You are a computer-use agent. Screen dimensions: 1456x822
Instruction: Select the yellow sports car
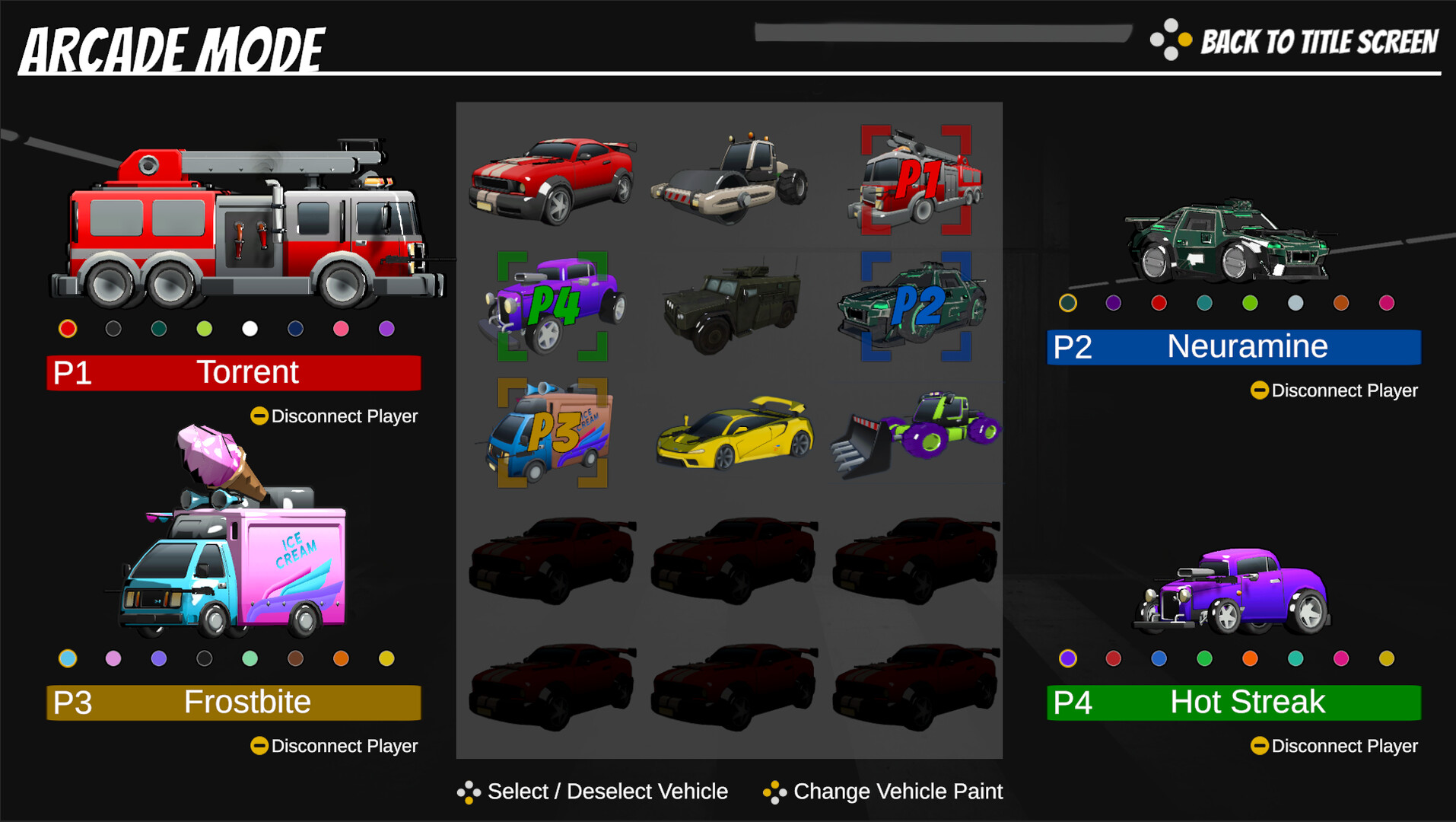[x=731, y=434]
